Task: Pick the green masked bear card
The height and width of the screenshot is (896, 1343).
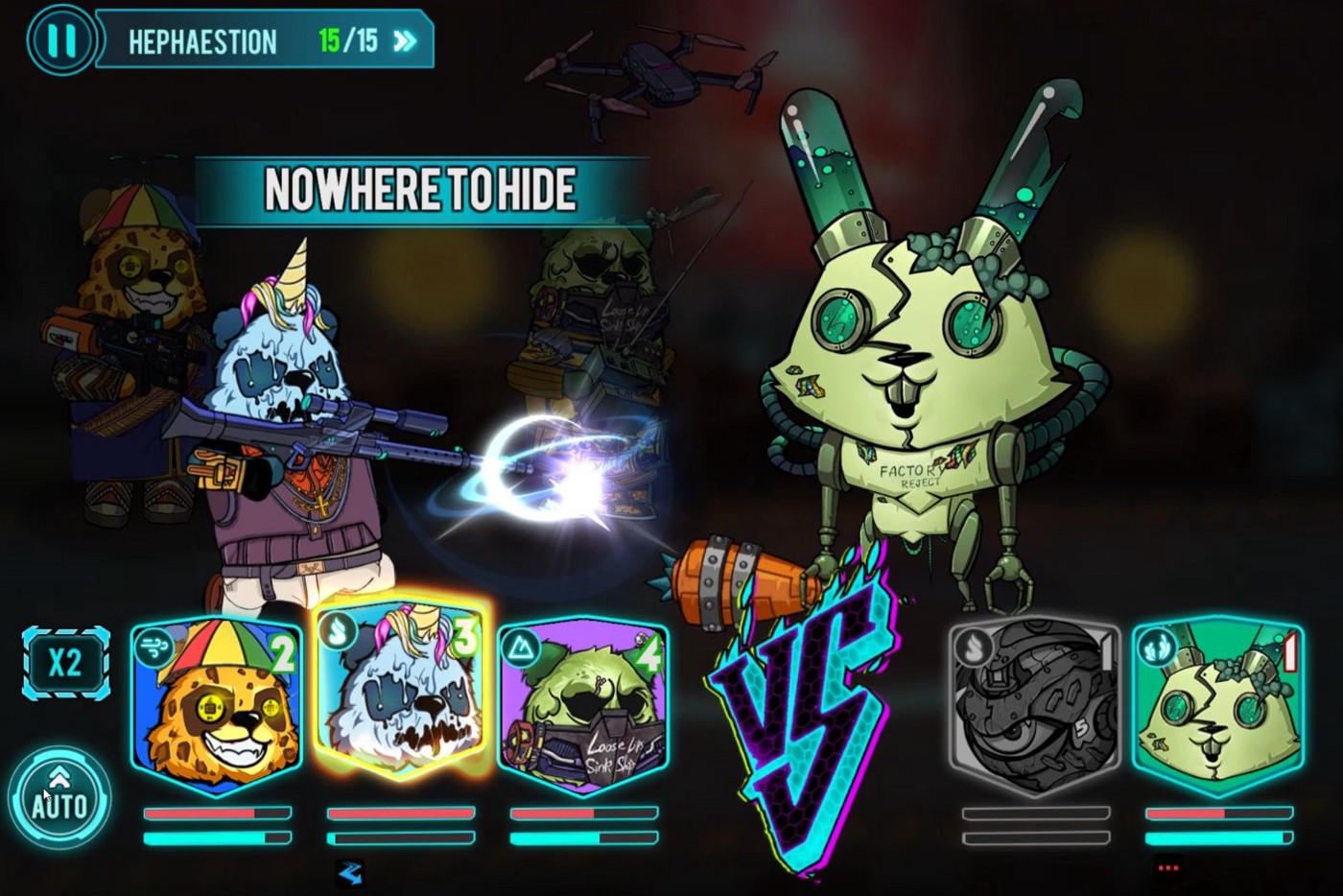Action: click(x=582, y=705)
